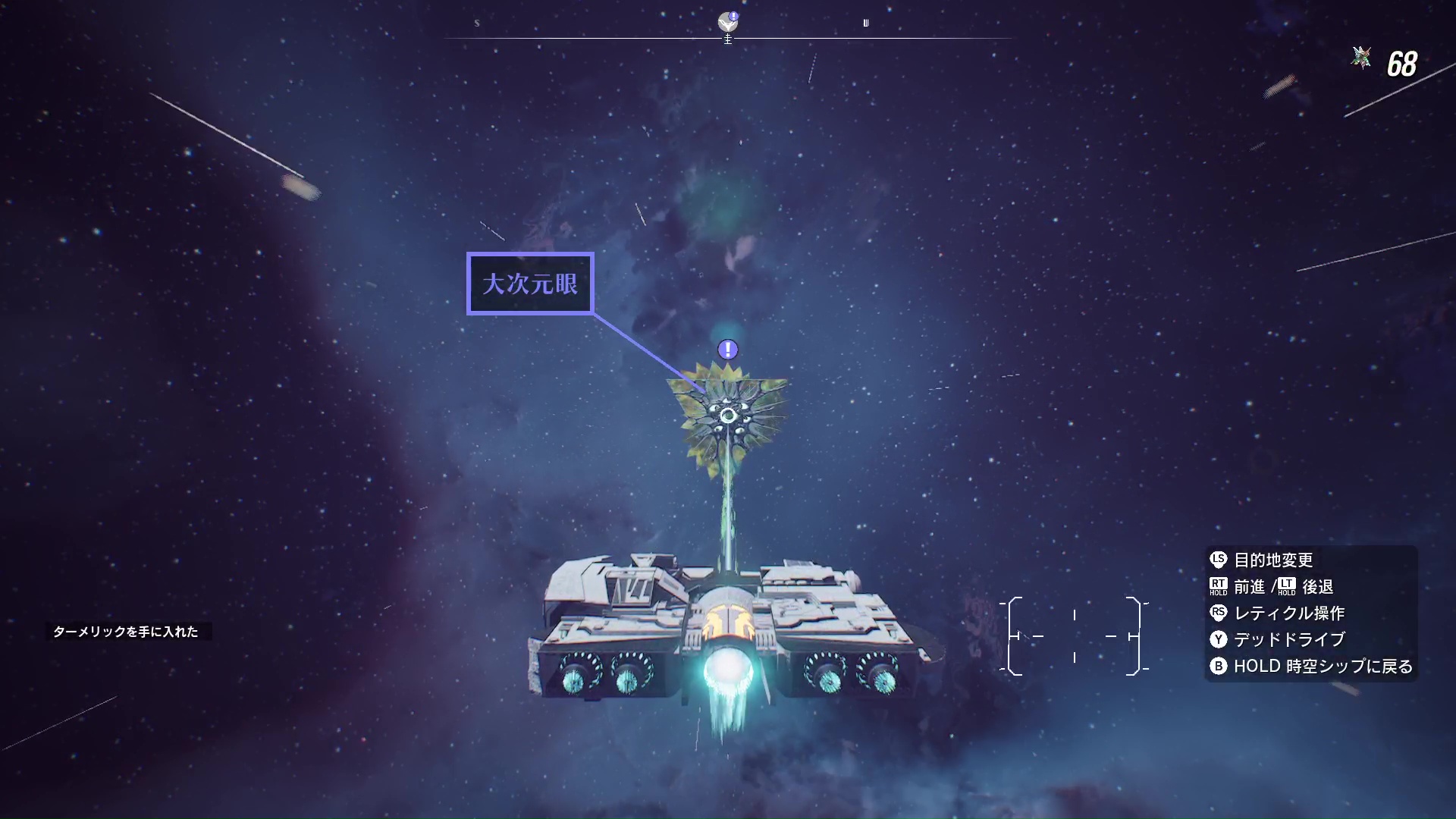The image size is (1456, 819).
Task: Select the 大次元眼 name label box
Action: point(529,284)
